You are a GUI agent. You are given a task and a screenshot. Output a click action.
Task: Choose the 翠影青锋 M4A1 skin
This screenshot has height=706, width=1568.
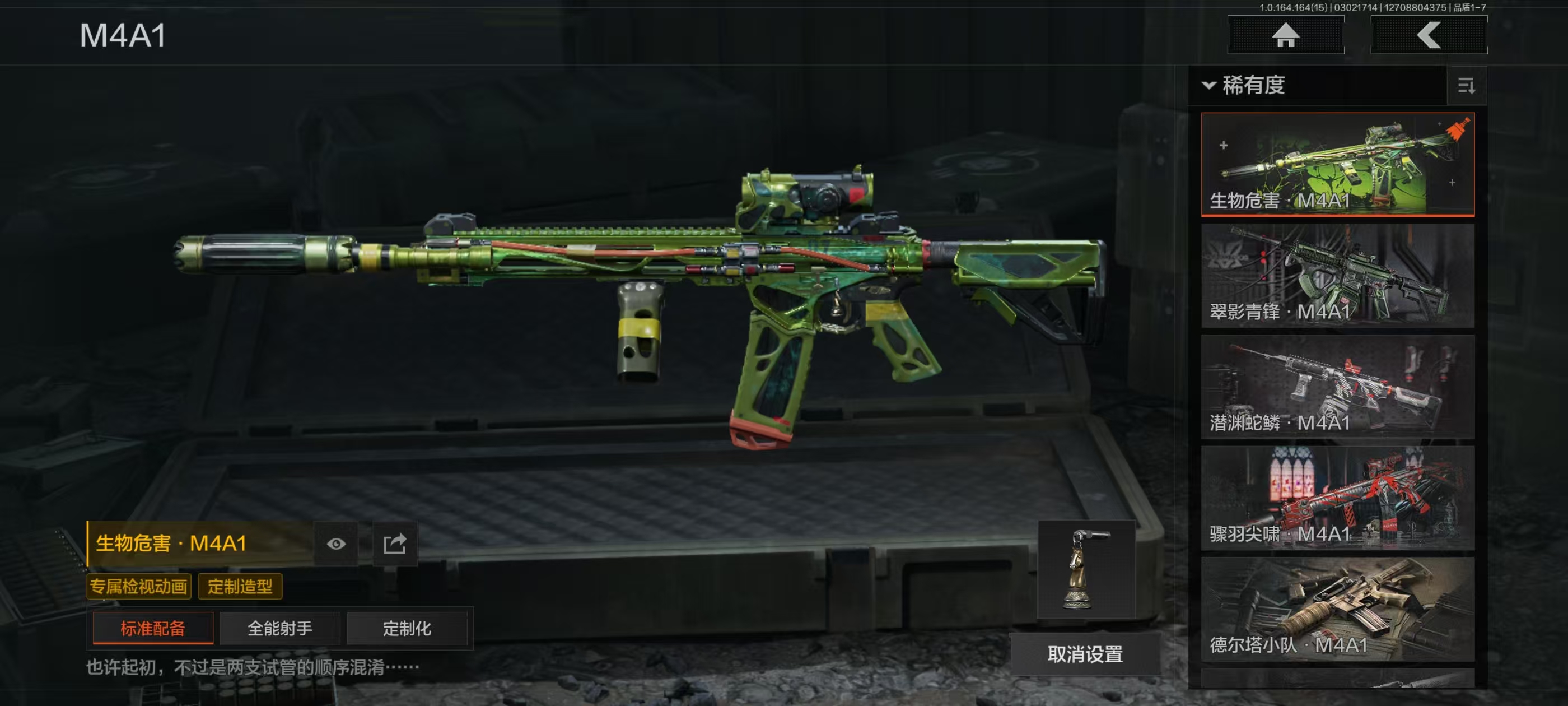[x=1337, y=275]
